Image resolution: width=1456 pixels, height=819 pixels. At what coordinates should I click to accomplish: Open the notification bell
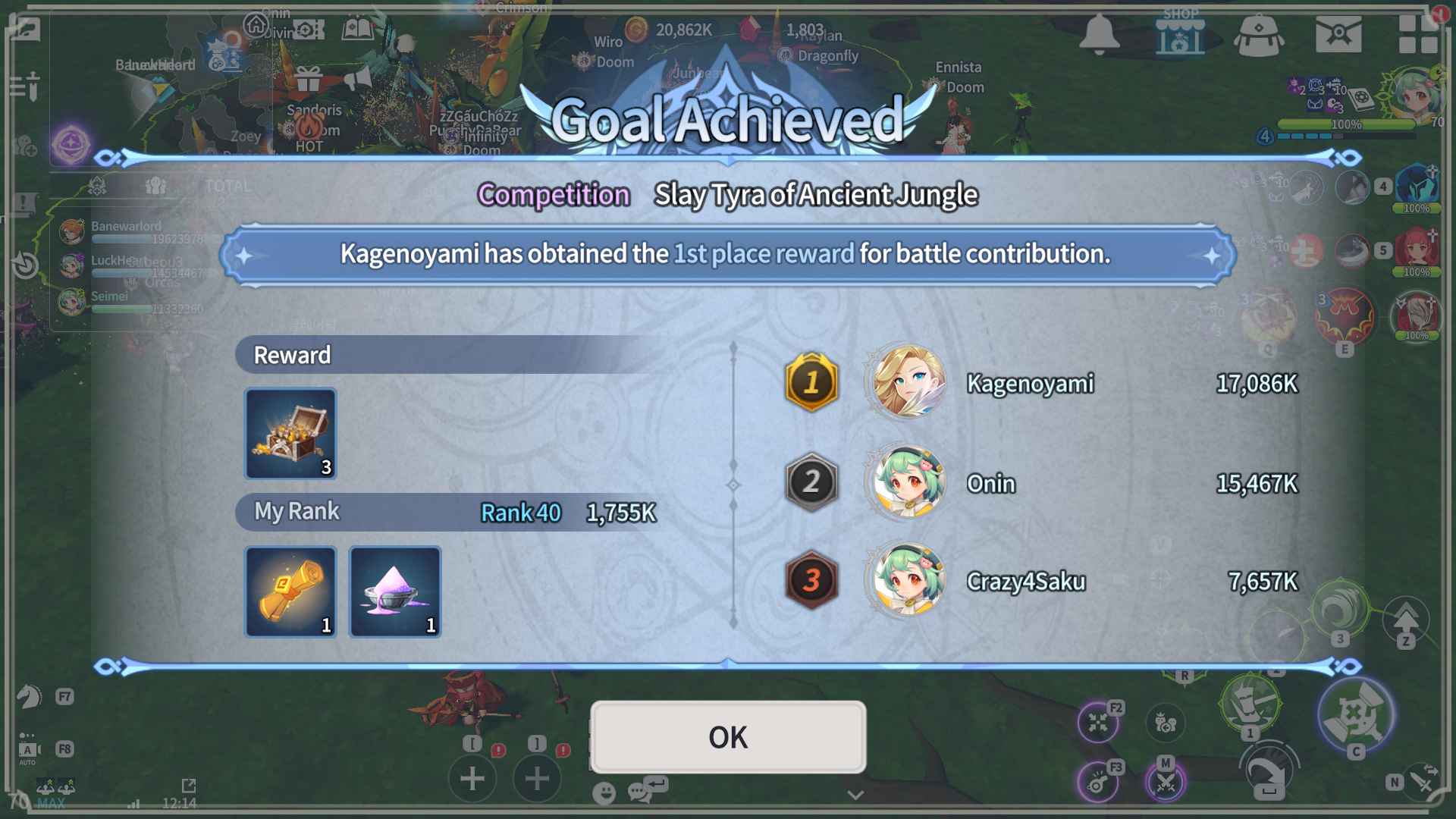point(1099,34)
